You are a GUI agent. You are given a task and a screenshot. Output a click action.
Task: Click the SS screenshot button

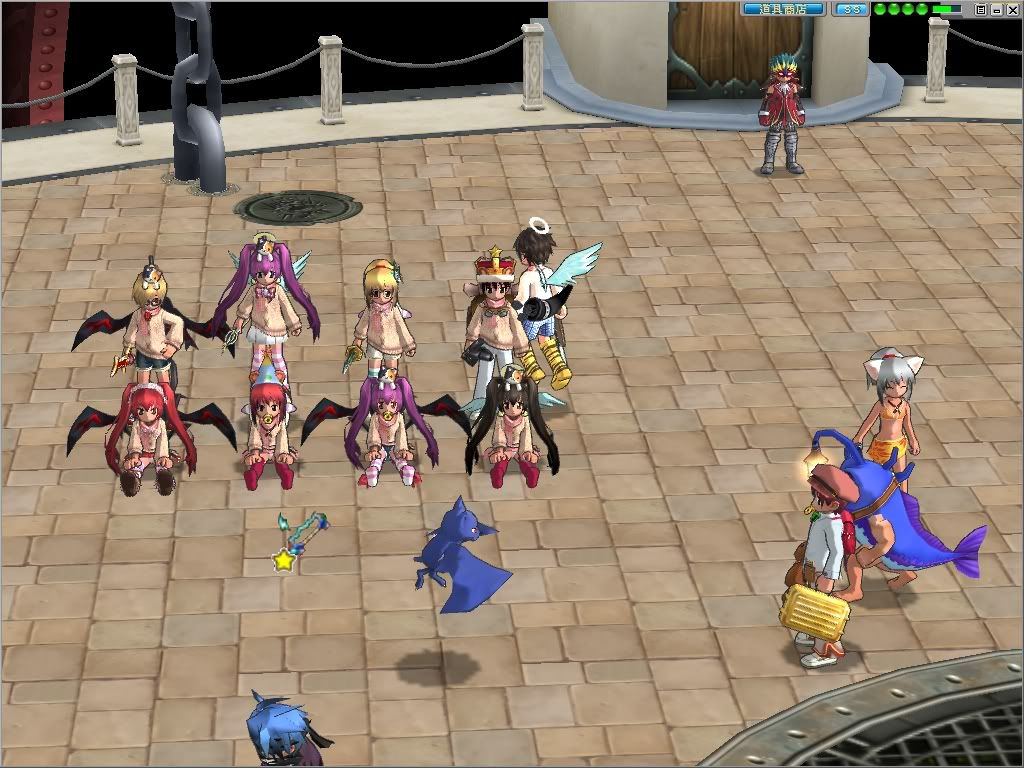point(851,9)
